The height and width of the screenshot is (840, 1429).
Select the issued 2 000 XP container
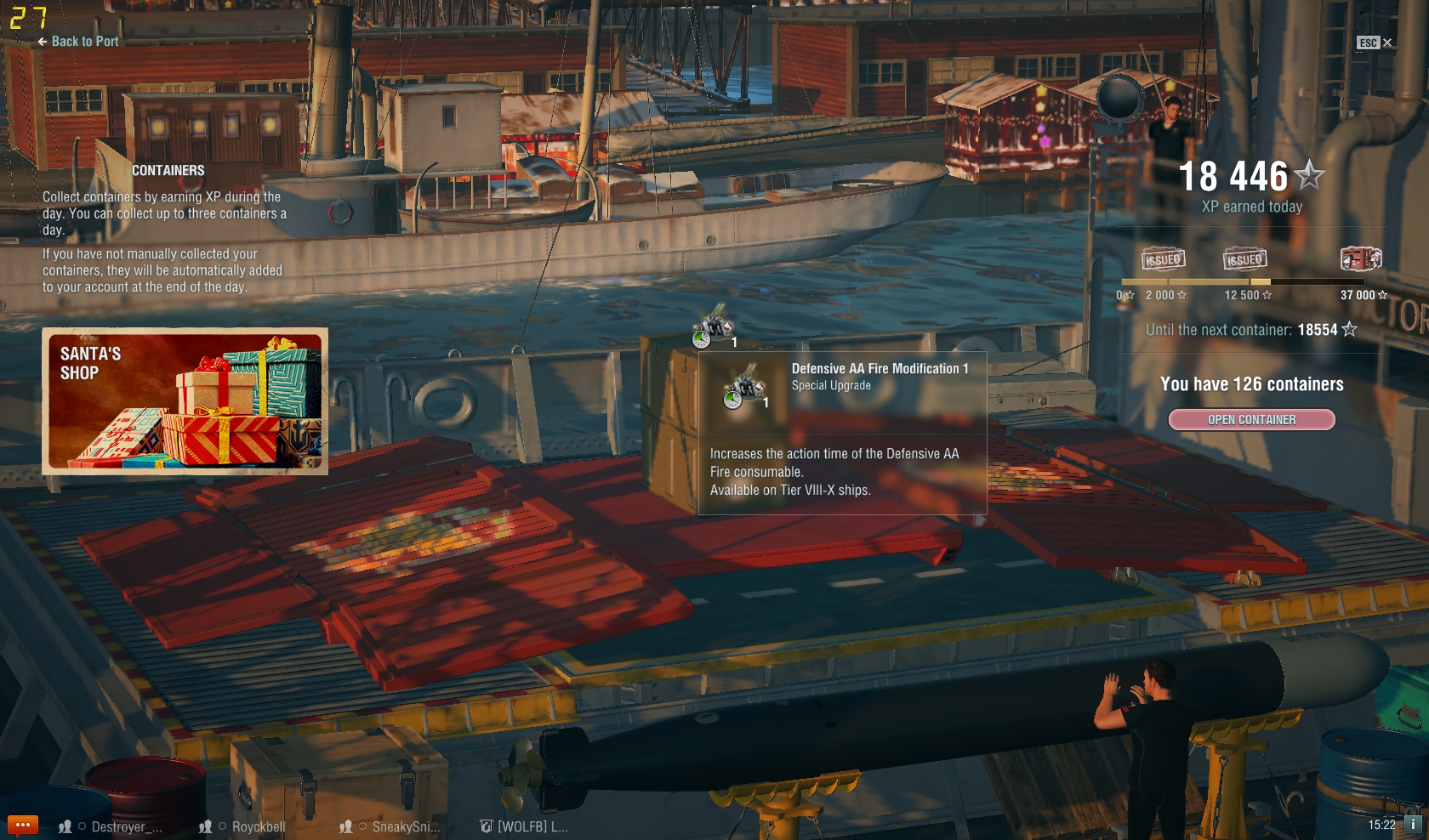click(1163, 259)
